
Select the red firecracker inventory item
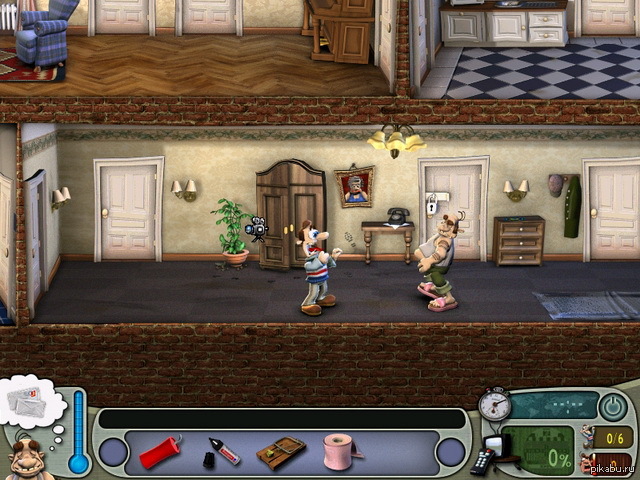(x=161, y=452)
